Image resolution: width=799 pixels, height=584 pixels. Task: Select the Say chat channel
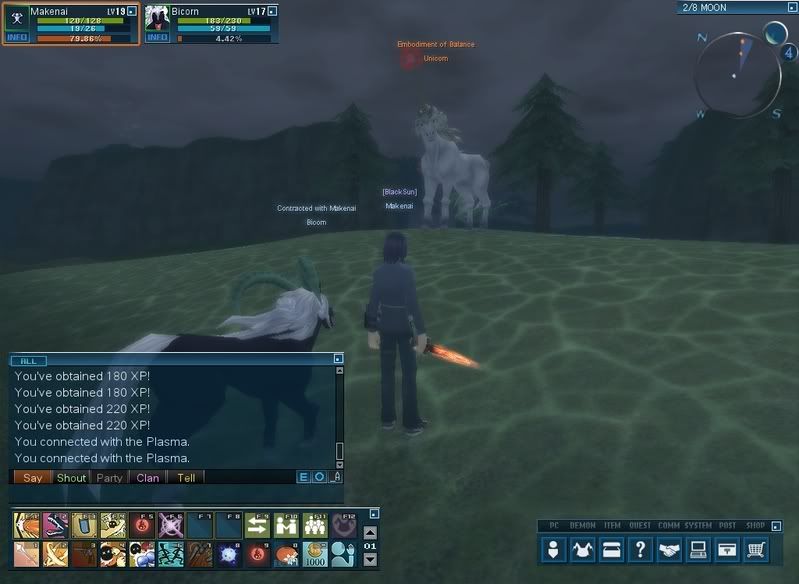[33, 478]
